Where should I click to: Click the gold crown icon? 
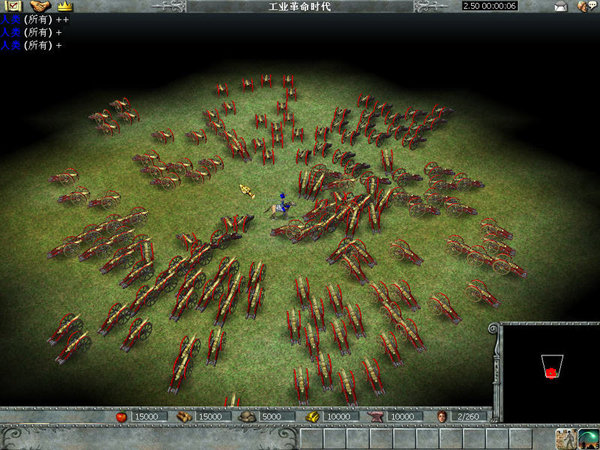tap(66, 7)
